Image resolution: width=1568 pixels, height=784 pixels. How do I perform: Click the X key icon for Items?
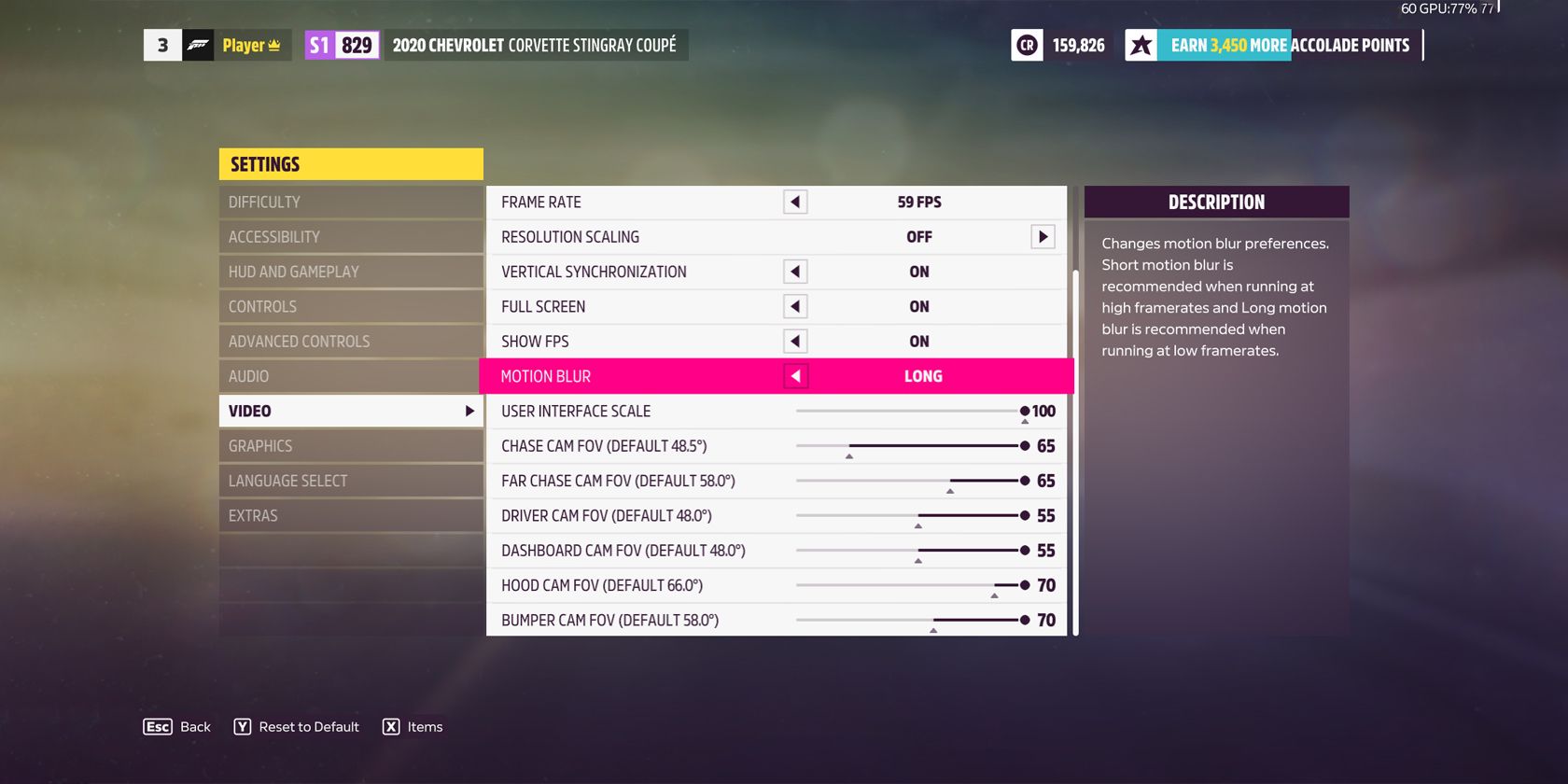391,726
